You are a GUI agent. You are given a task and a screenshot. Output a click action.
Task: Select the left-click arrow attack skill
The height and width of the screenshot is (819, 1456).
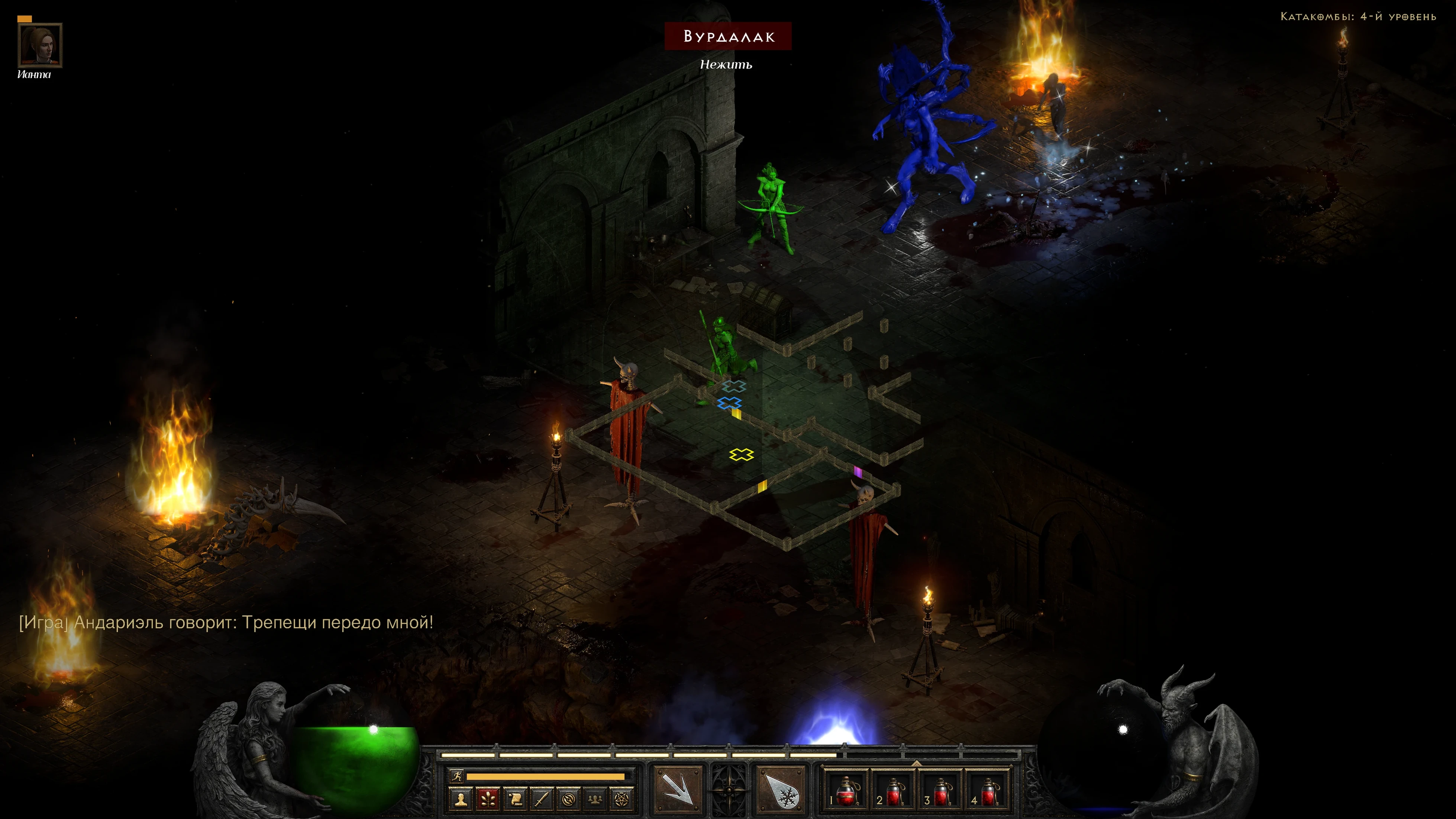click(678, 789)
